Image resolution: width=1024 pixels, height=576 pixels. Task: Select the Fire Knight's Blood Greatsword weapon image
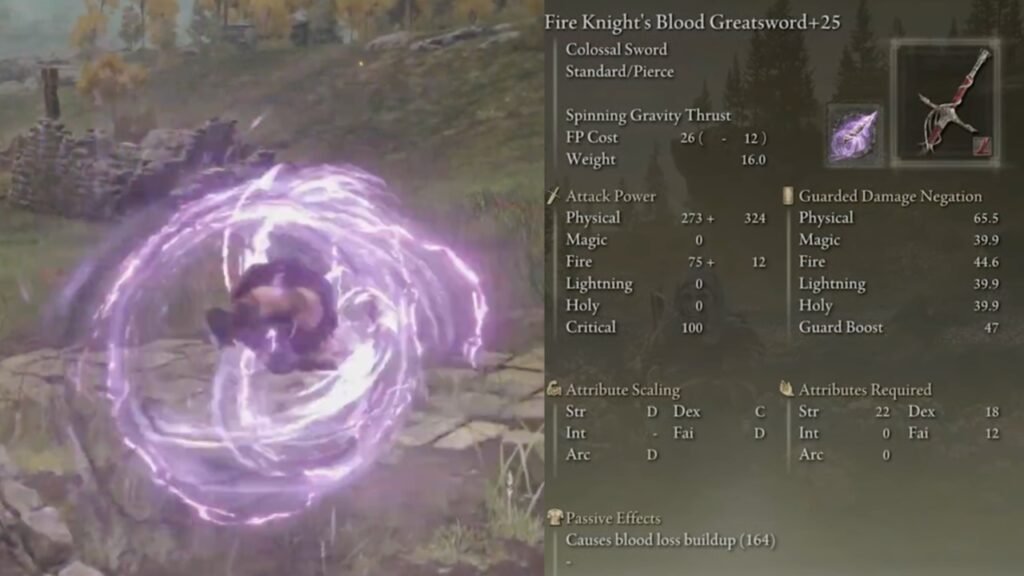(x=945, y=103)
